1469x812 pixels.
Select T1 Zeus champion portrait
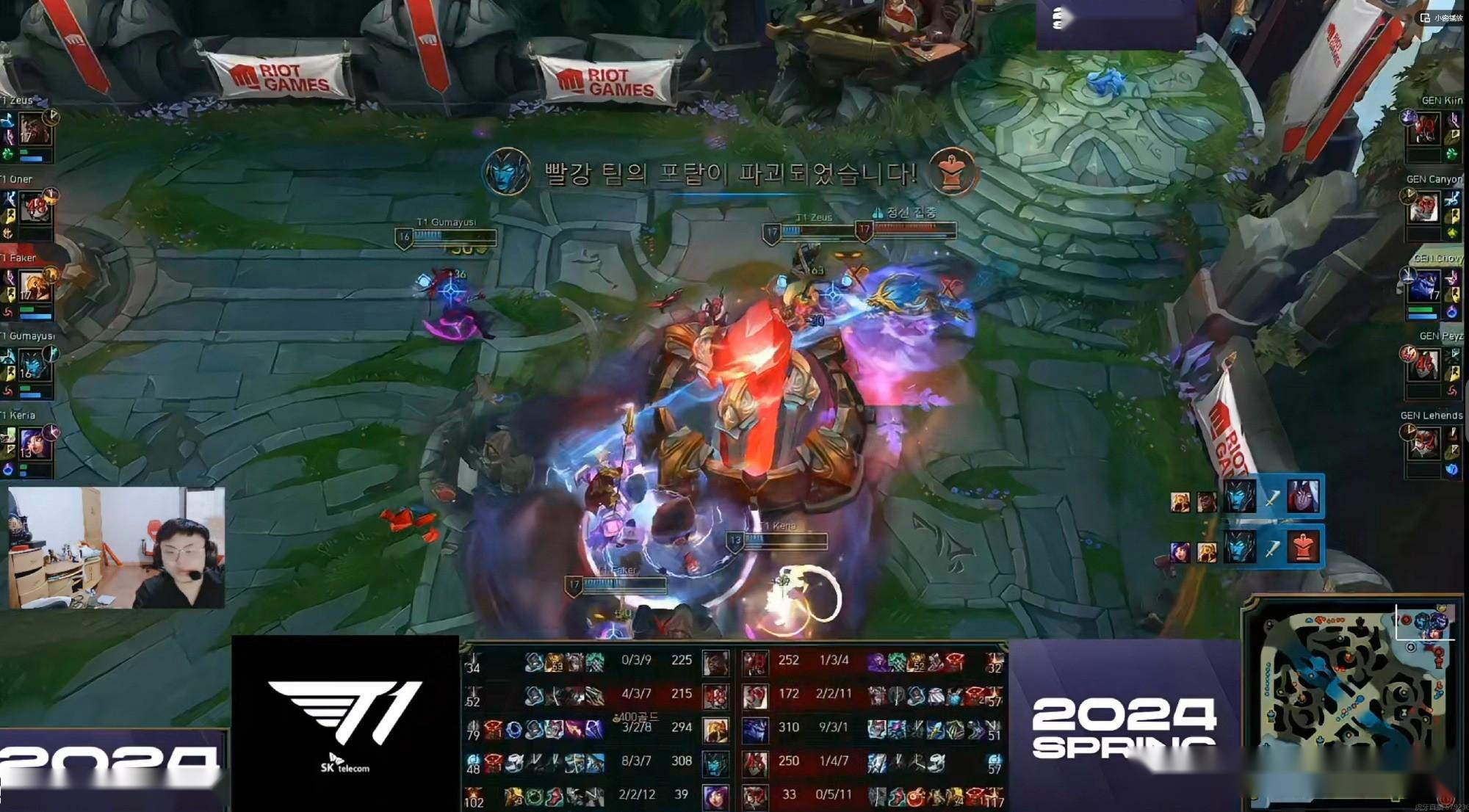(34, 129)
